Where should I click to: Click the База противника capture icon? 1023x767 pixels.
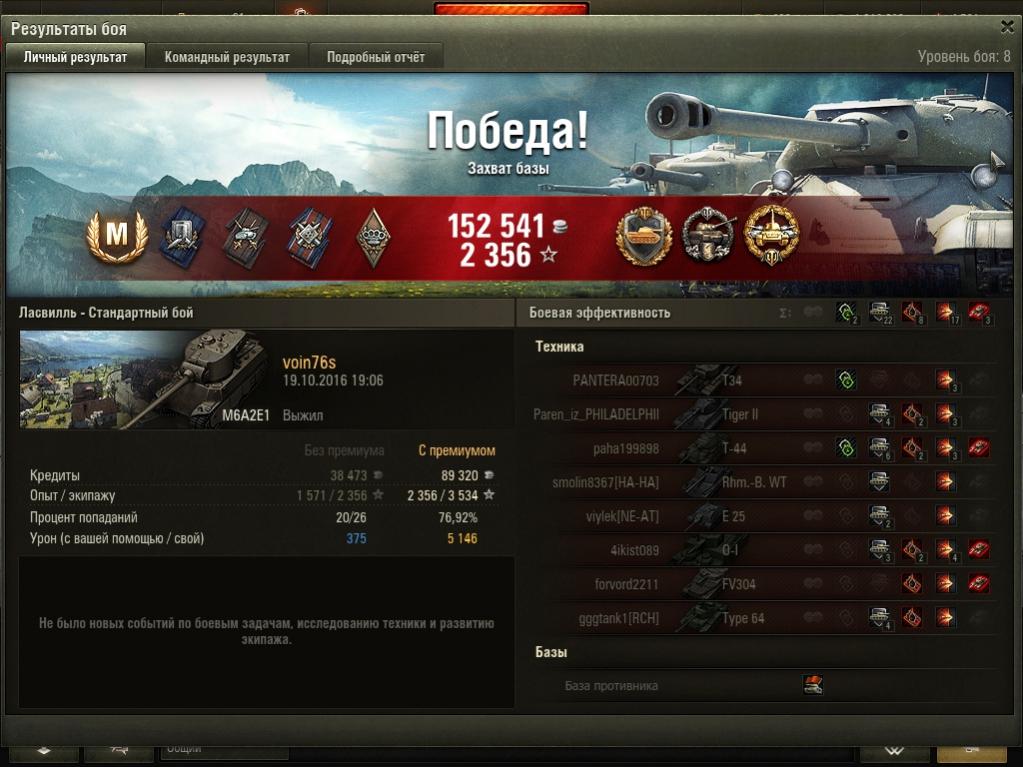point(813,685)
